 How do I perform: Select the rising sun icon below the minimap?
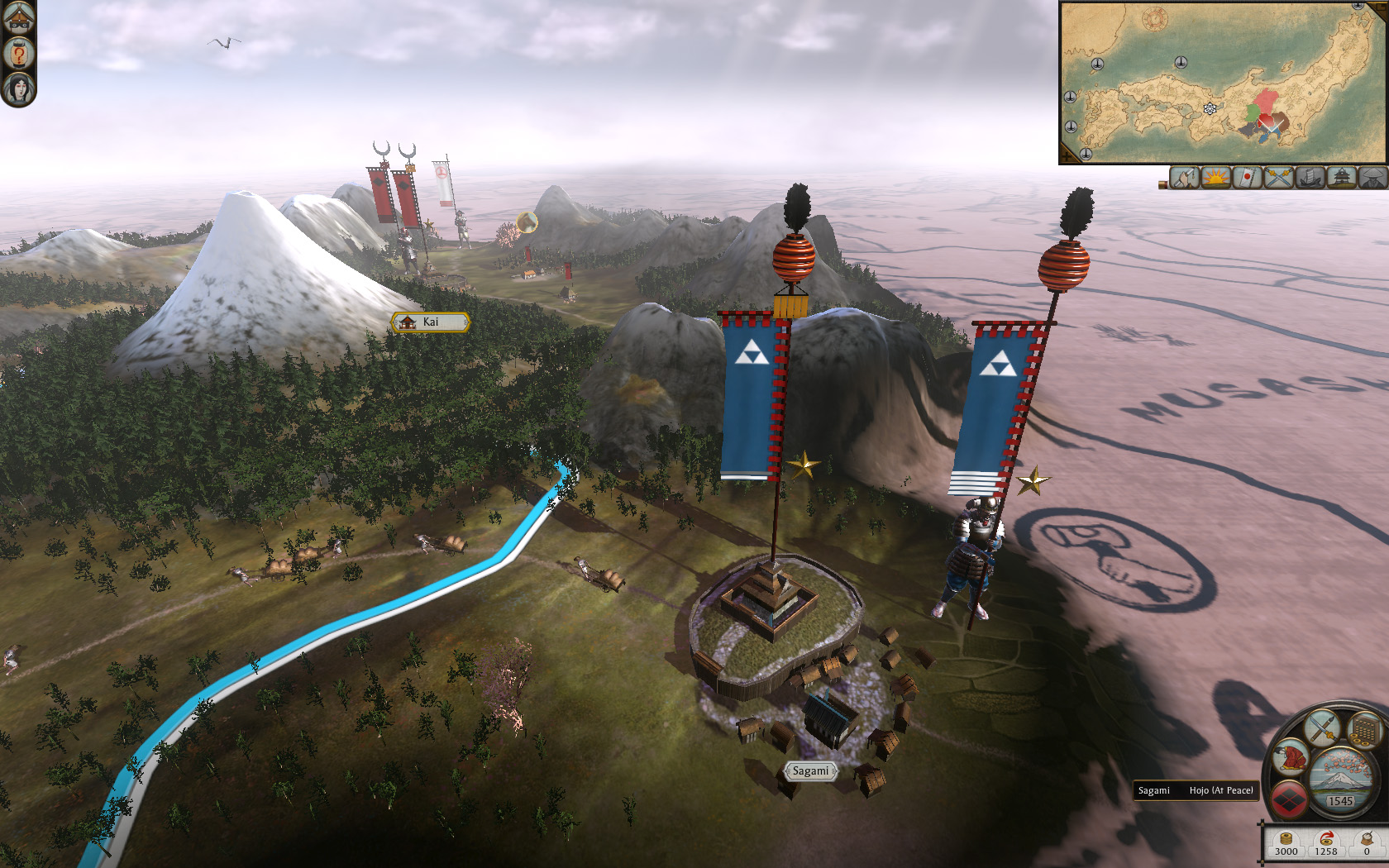pyautogui.click(x=1215, y=178)
